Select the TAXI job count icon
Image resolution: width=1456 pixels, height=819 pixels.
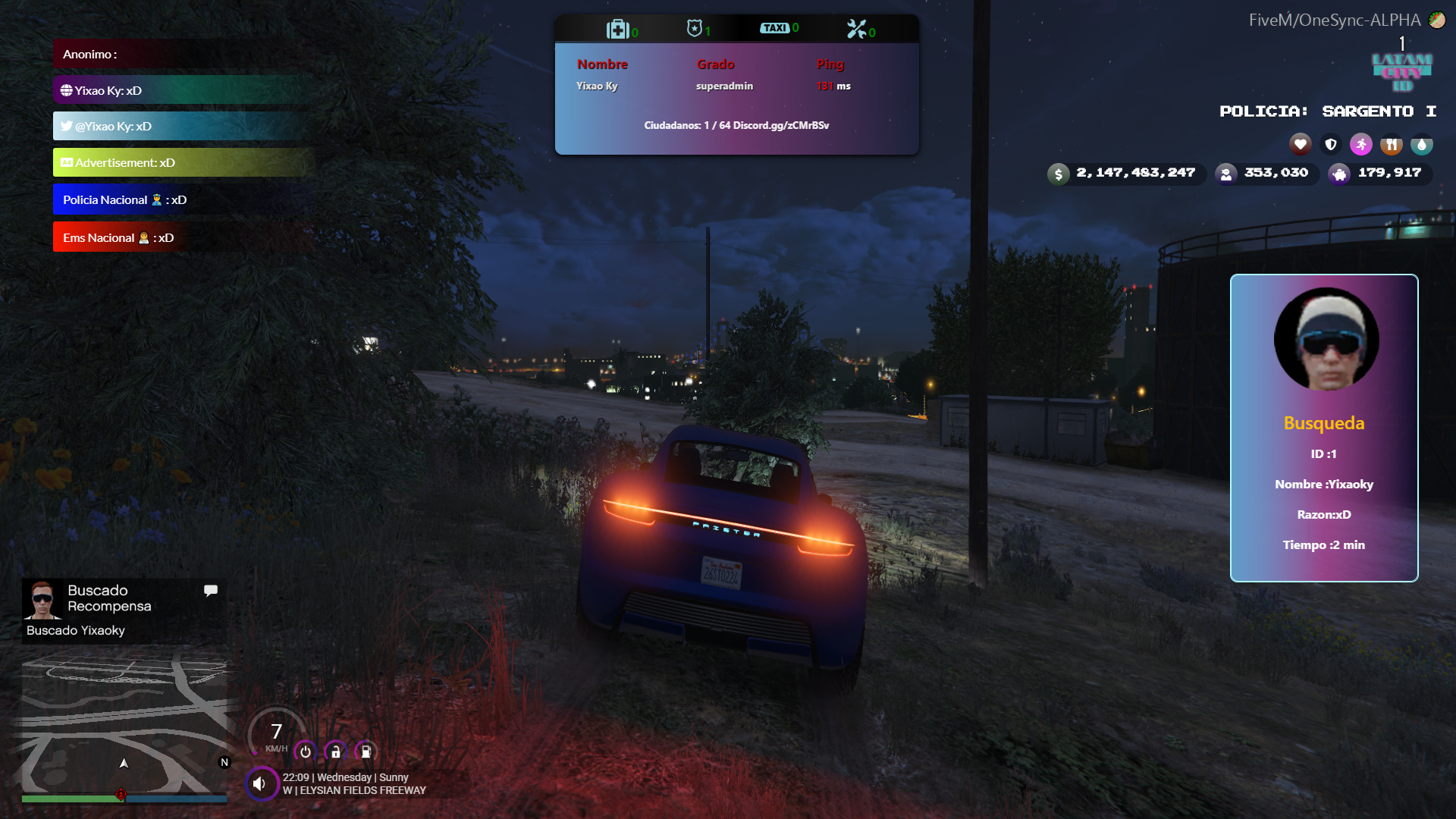coord(775,28)
